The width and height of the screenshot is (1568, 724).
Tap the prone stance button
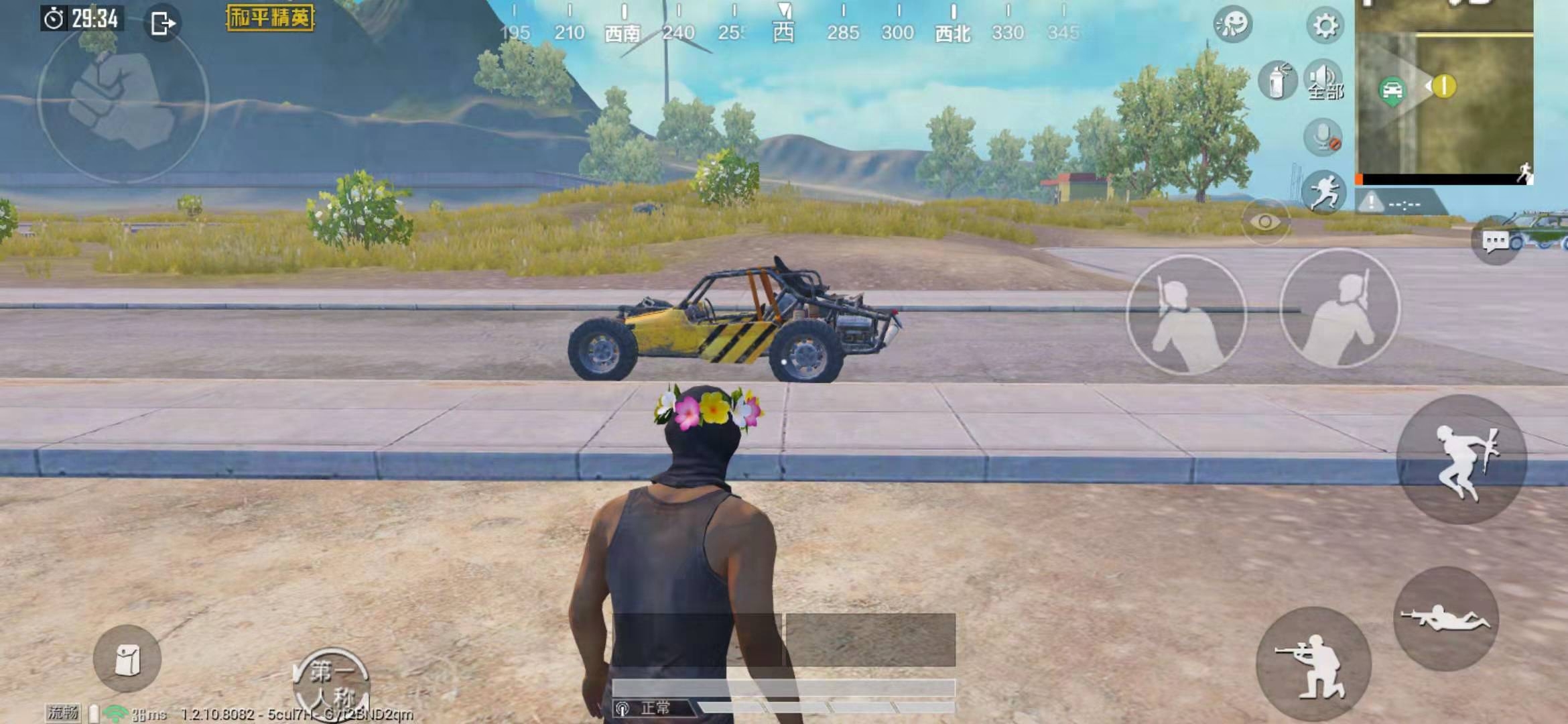pos(1445,618)
